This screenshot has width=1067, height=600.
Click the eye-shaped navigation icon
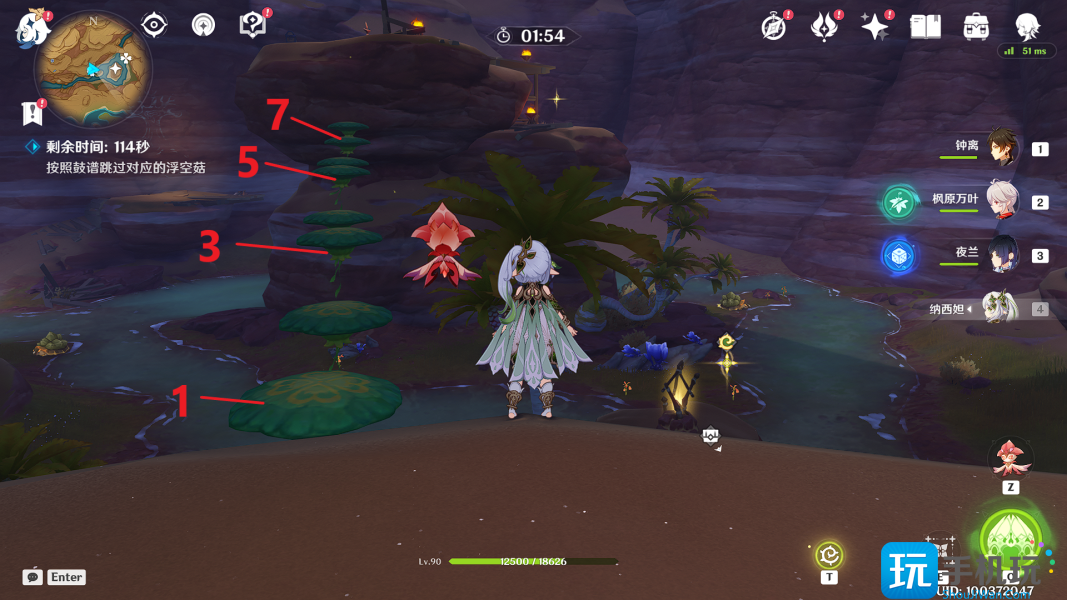154,25
